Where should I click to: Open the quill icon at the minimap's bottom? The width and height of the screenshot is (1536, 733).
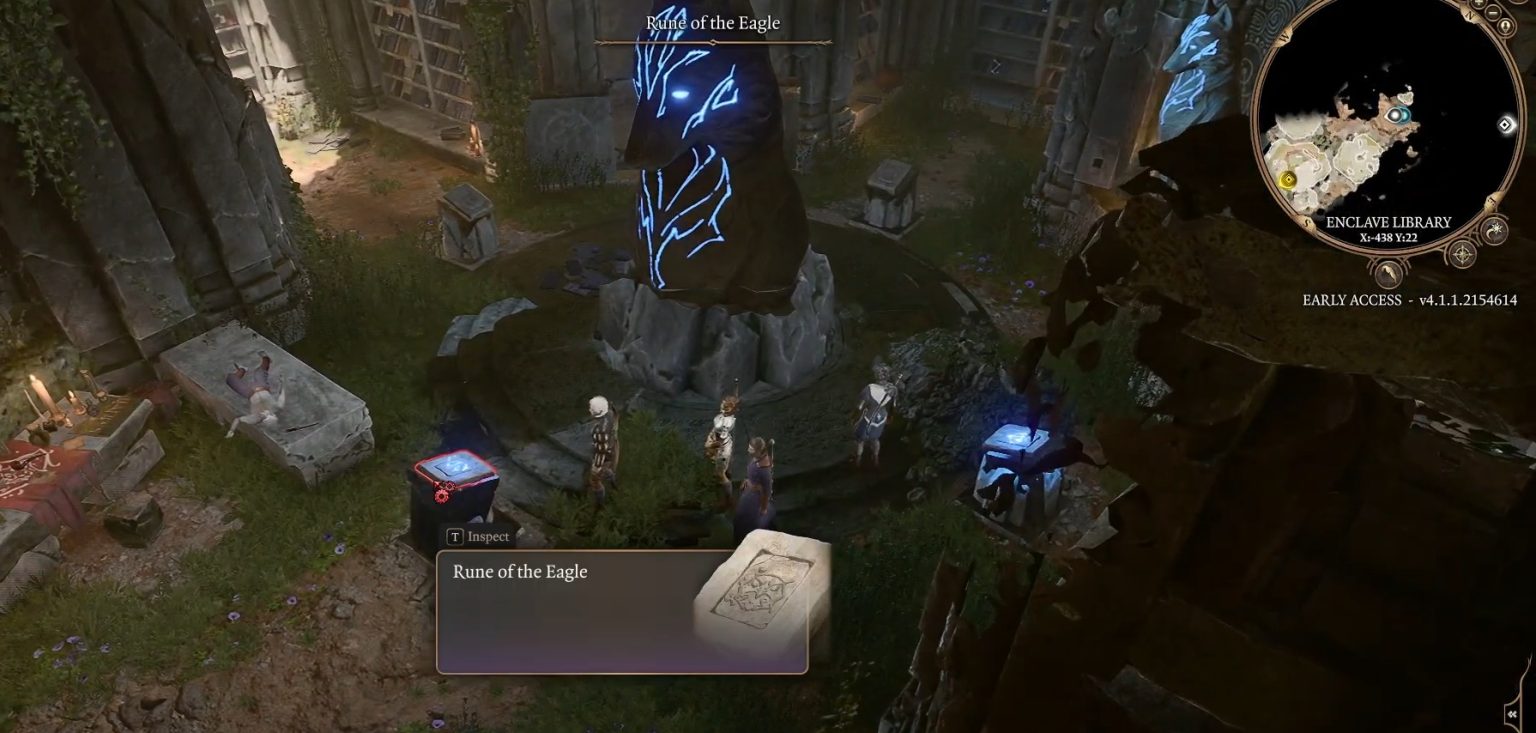[1390, 274]
